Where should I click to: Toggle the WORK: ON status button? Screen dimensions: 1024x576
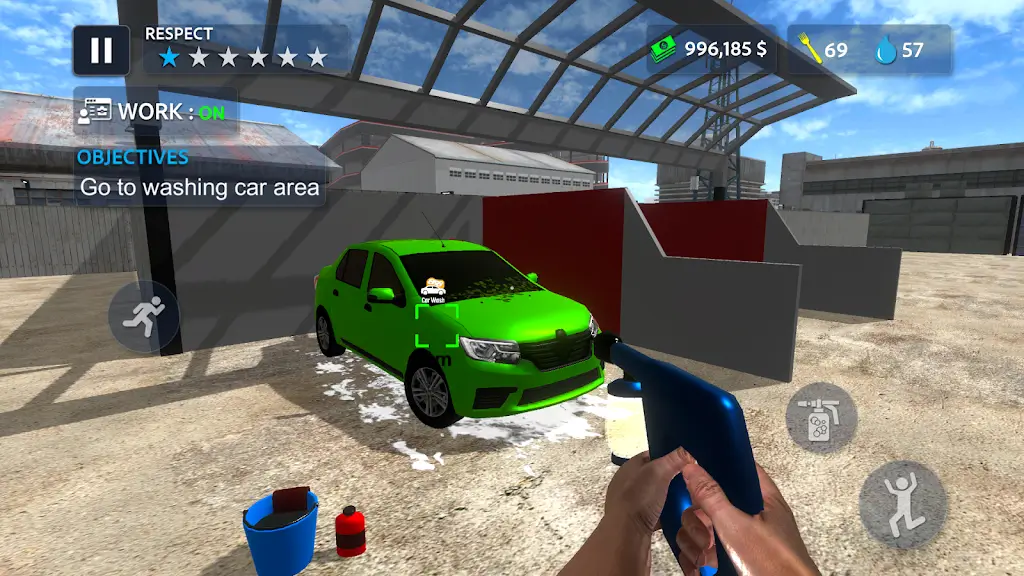click(156, 111)
